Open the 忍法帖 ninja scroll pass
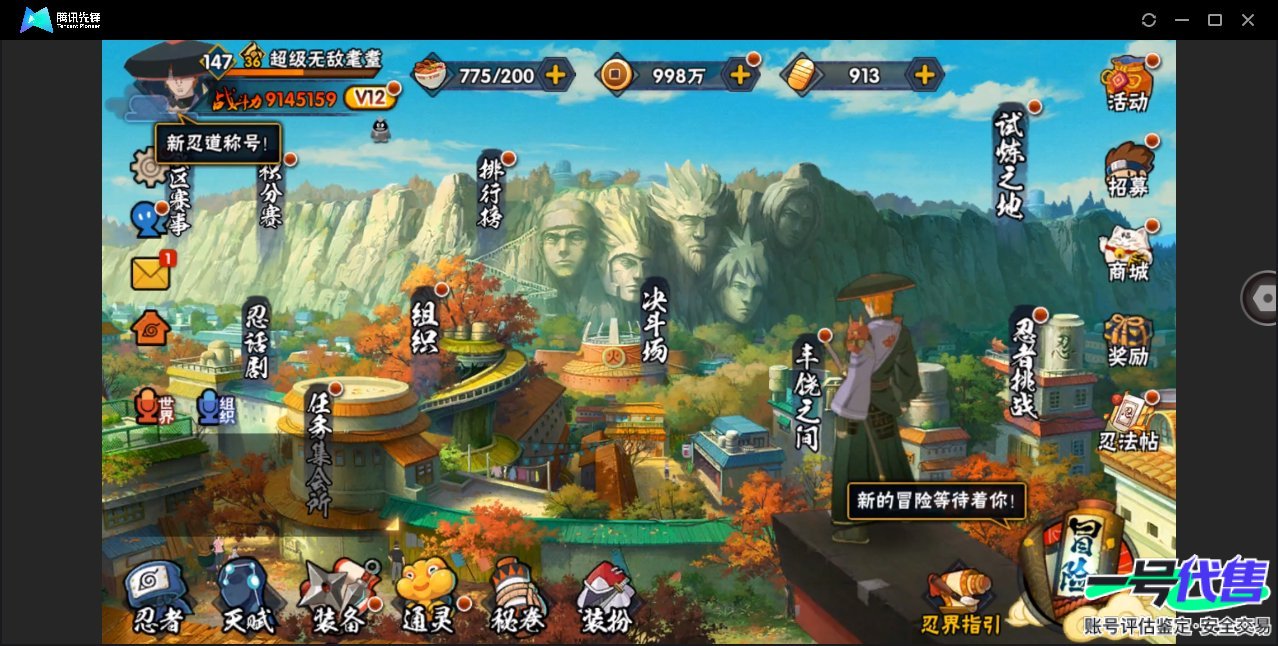1278x646 pixels. point(1129,423)
